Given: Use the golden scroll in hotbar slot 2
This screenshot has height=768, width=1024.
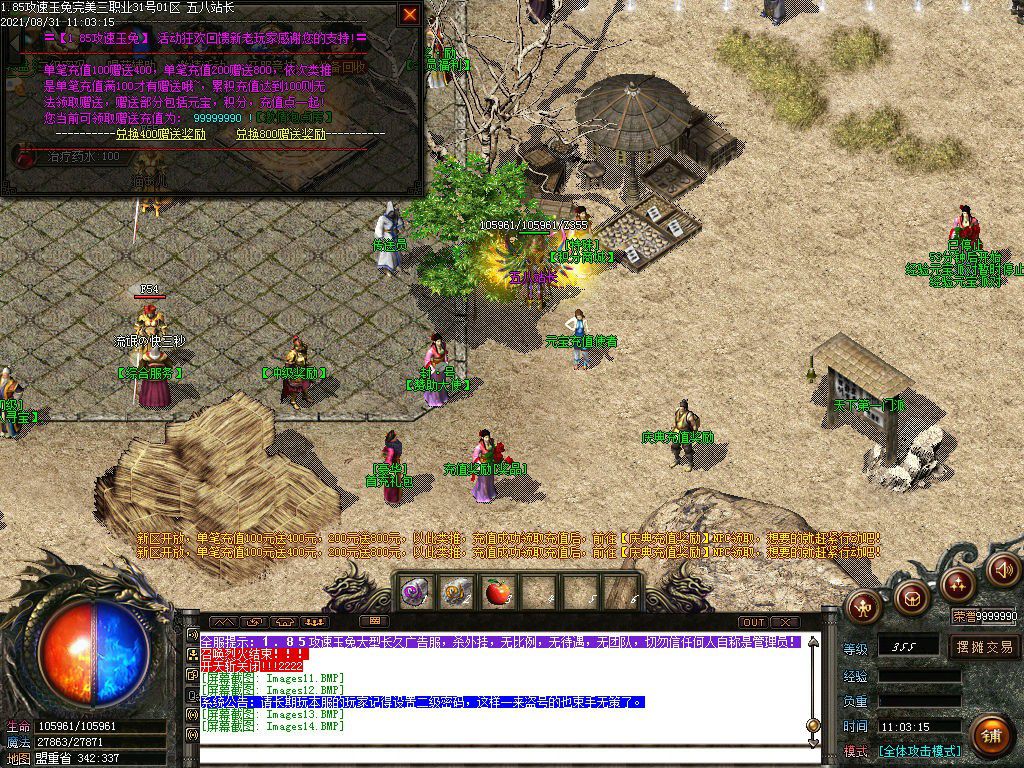Looking at the screenshot, I should click(x=455, y=592).
